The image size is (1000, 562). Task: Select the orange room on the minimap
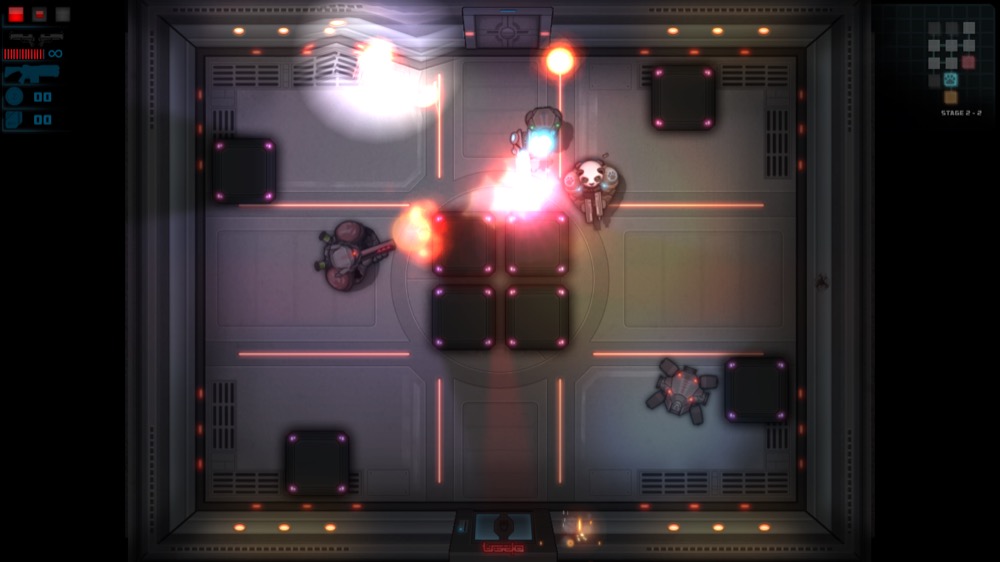click(950, 97)
